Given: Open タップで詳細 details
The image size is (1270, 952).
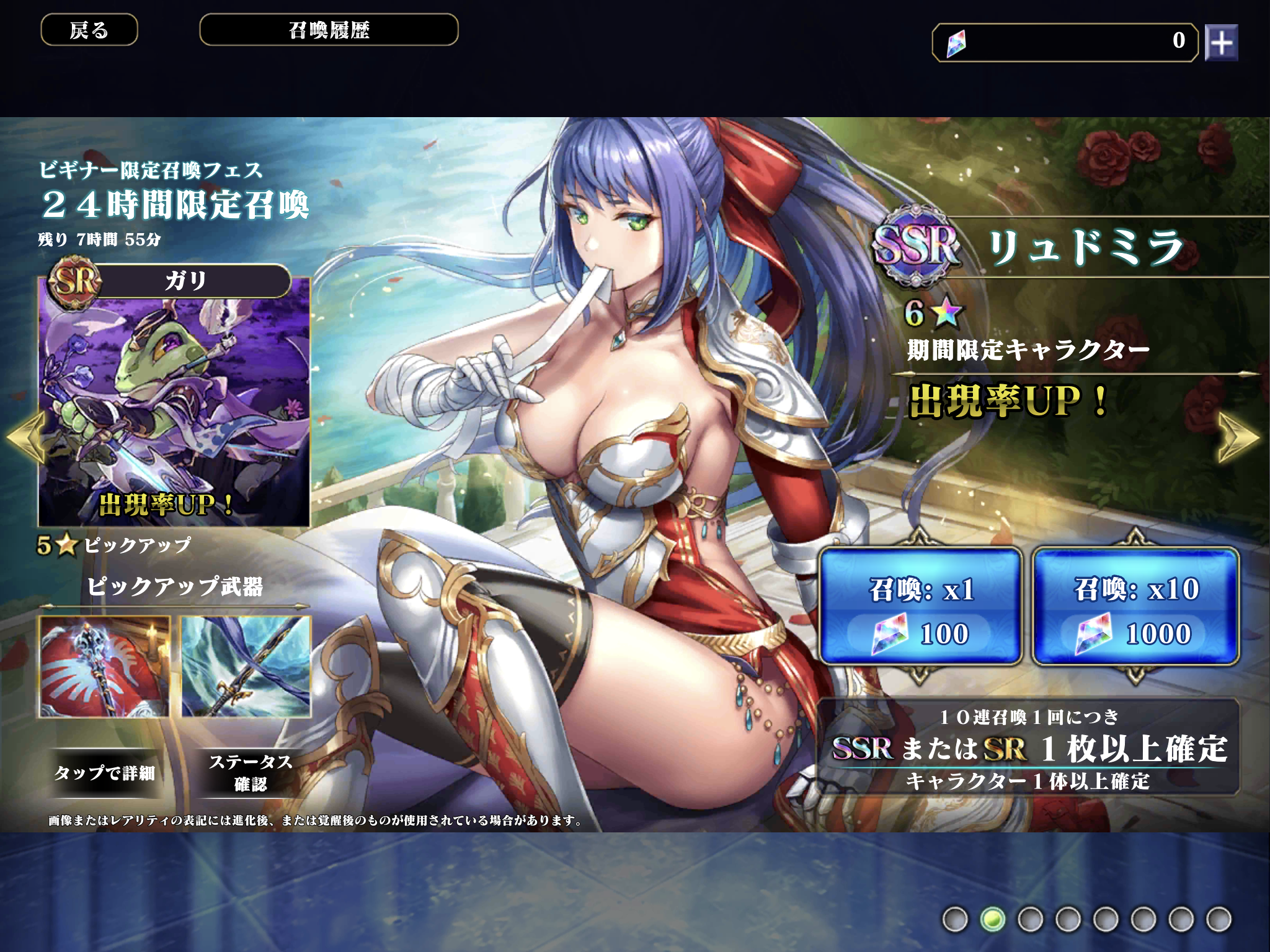Looking at the screenshot, I should (x=104, y=773).
